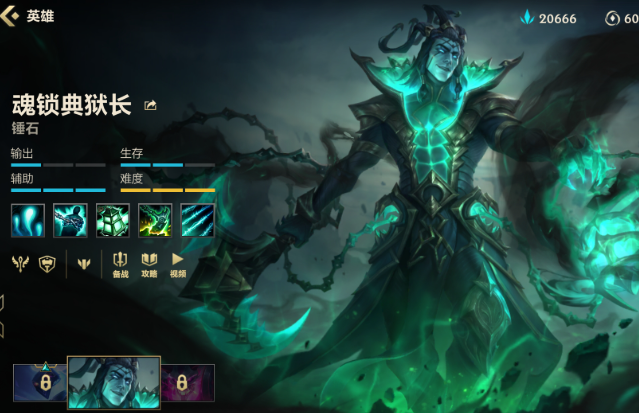This screenshot has height=413, width=639.
Task: Play the 视频 video button
Action: tap(178, 264)
